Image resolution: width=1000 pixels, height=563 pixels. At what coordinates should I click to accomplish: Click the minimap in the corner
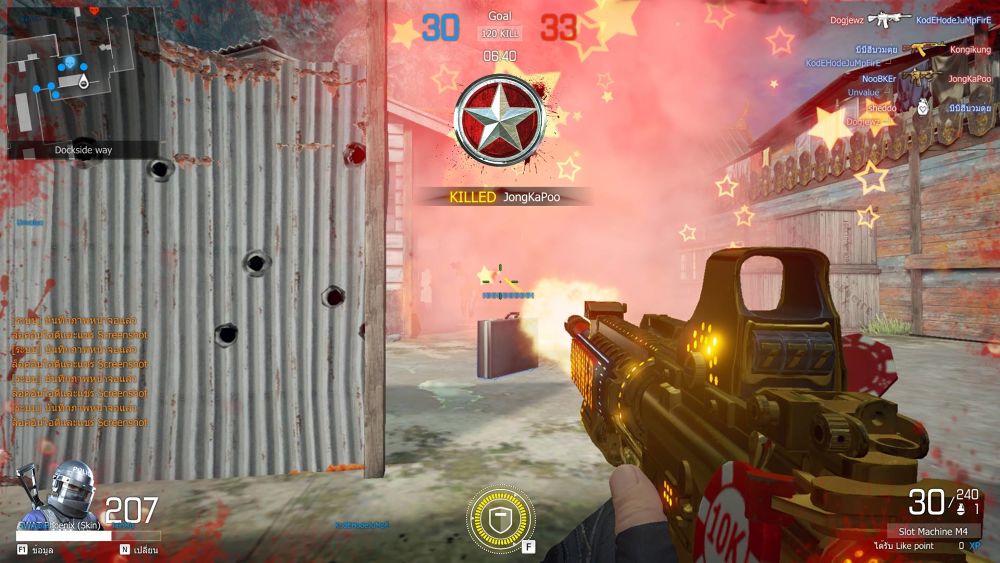(x=82, y=75)
